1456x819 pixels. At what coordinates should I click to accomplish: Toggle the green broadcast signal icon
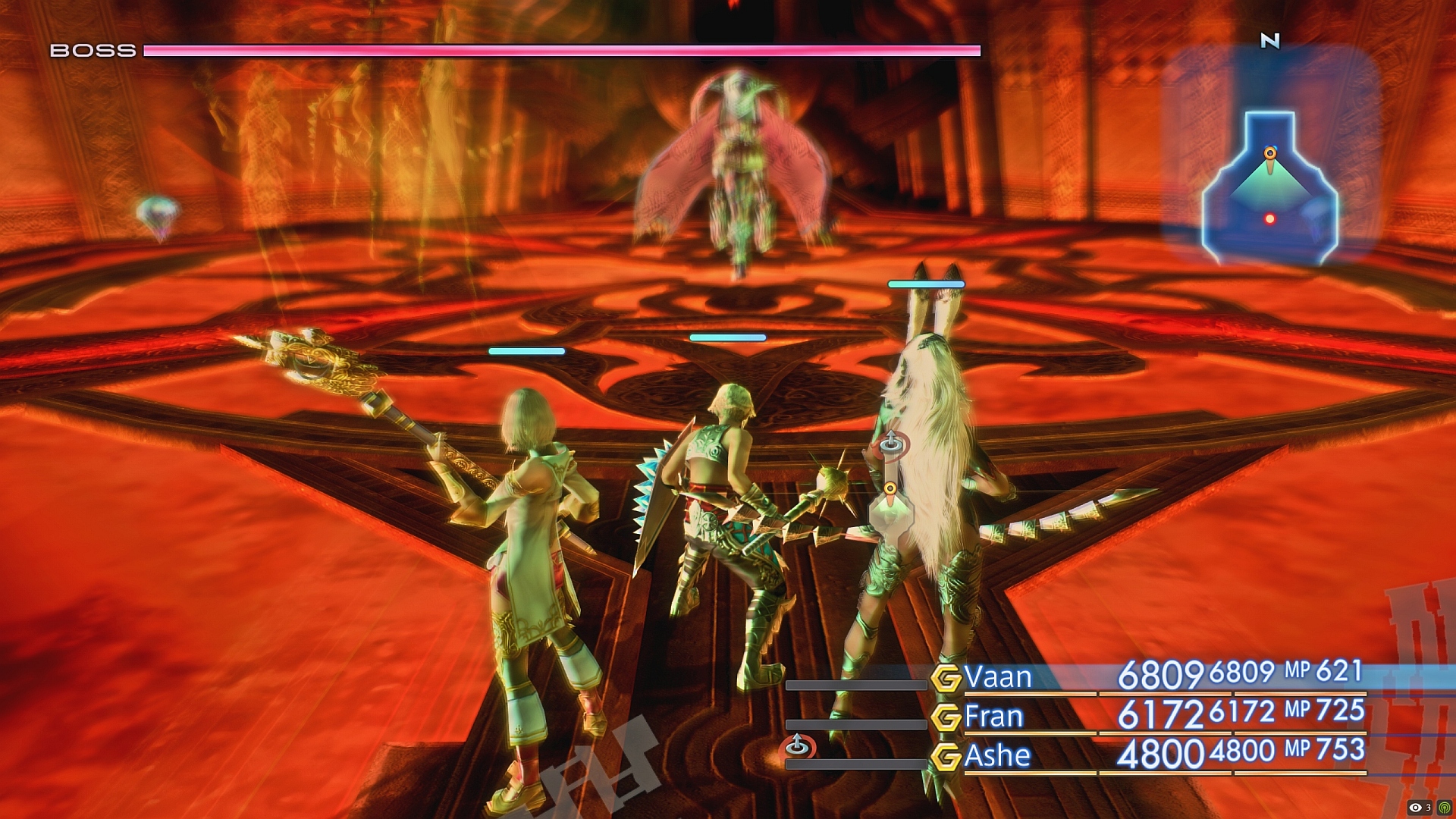[1444, 808]
